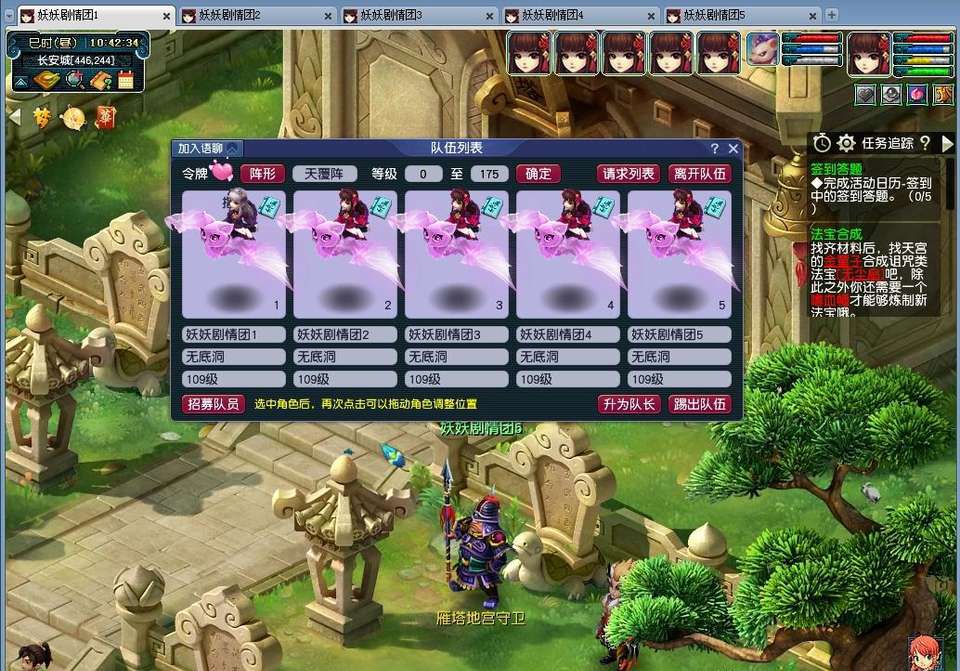Open the 请求列表 request list
Screen dimensions: 960x671
pos(628,173)
